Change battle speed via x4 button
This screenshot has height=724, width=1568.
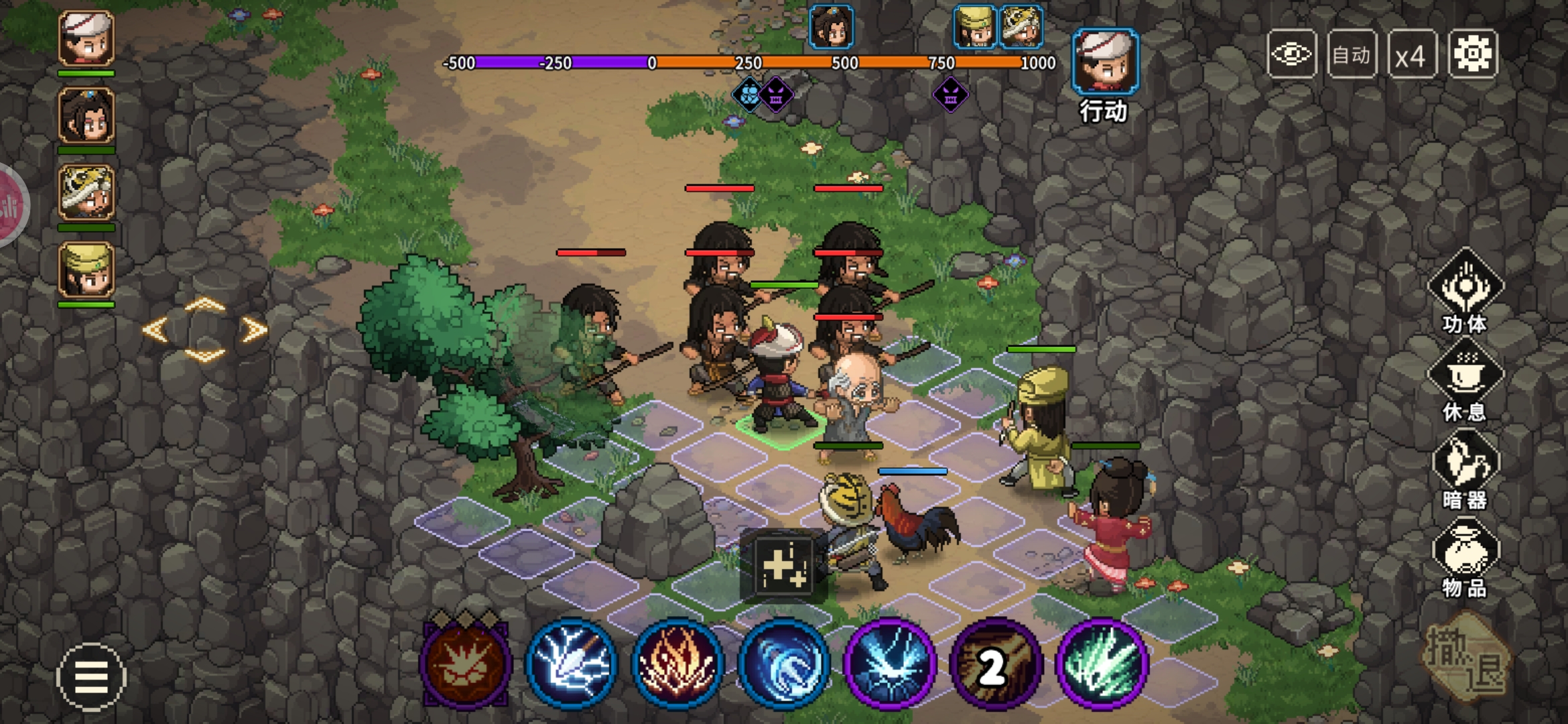pyautogui.click(x=1411, y=54)
